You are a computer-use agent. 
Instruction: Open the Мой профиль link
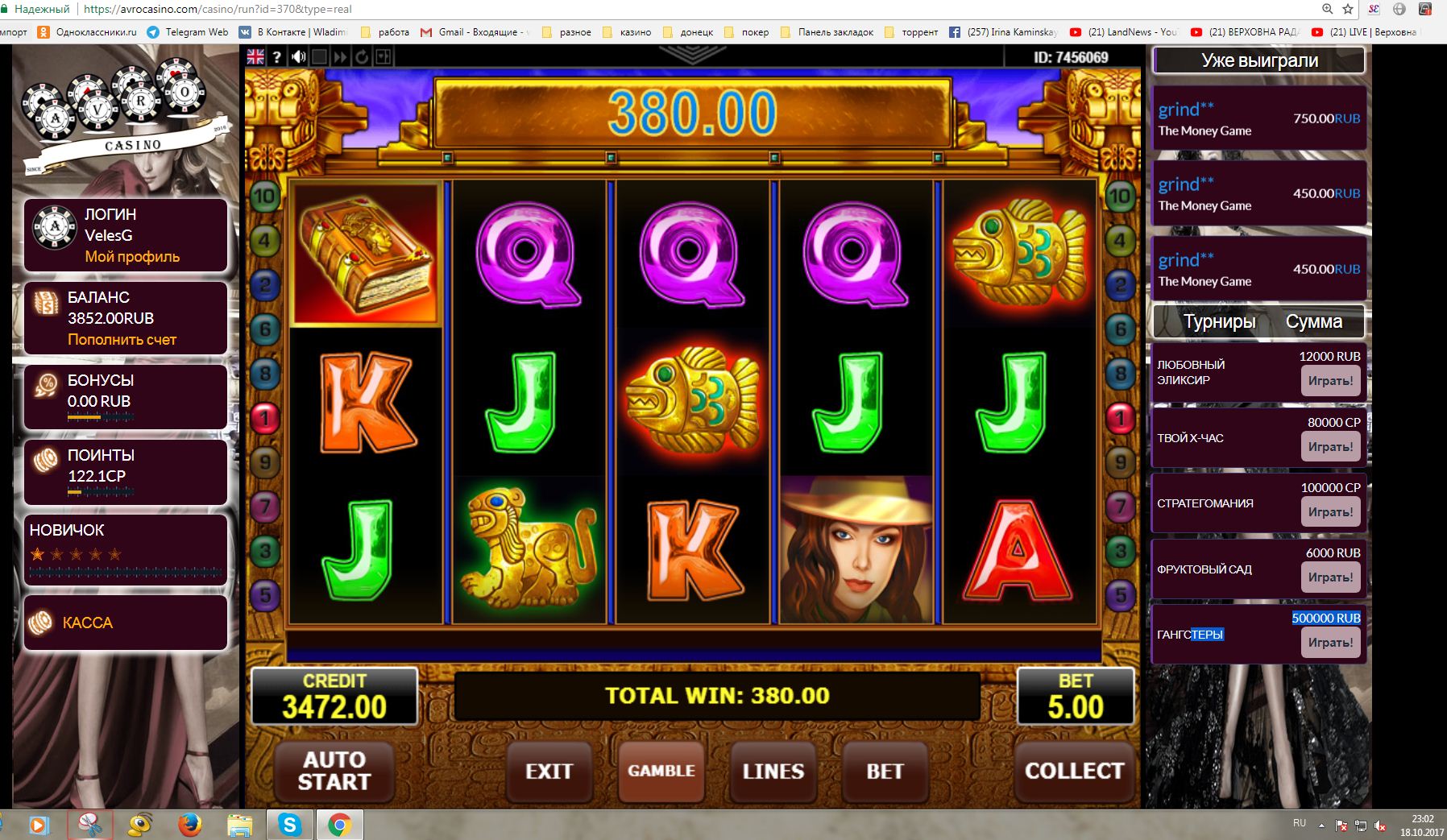coord(132,257)
